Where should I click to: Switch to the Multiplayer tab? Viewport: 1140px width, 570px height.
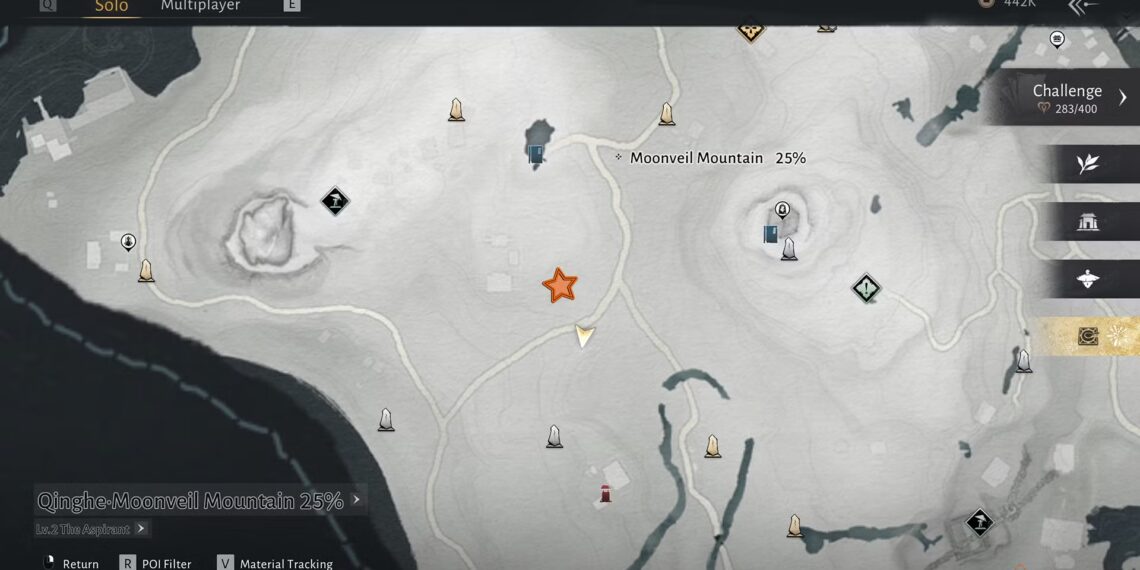point(200,7)
